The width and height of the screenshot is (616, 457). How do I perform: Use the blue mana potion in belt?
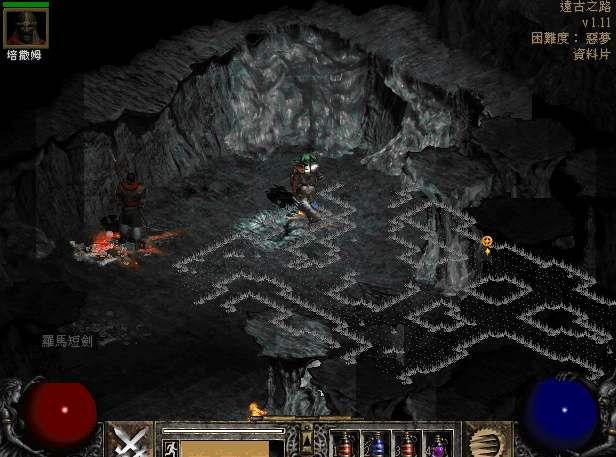coord(375,443)
